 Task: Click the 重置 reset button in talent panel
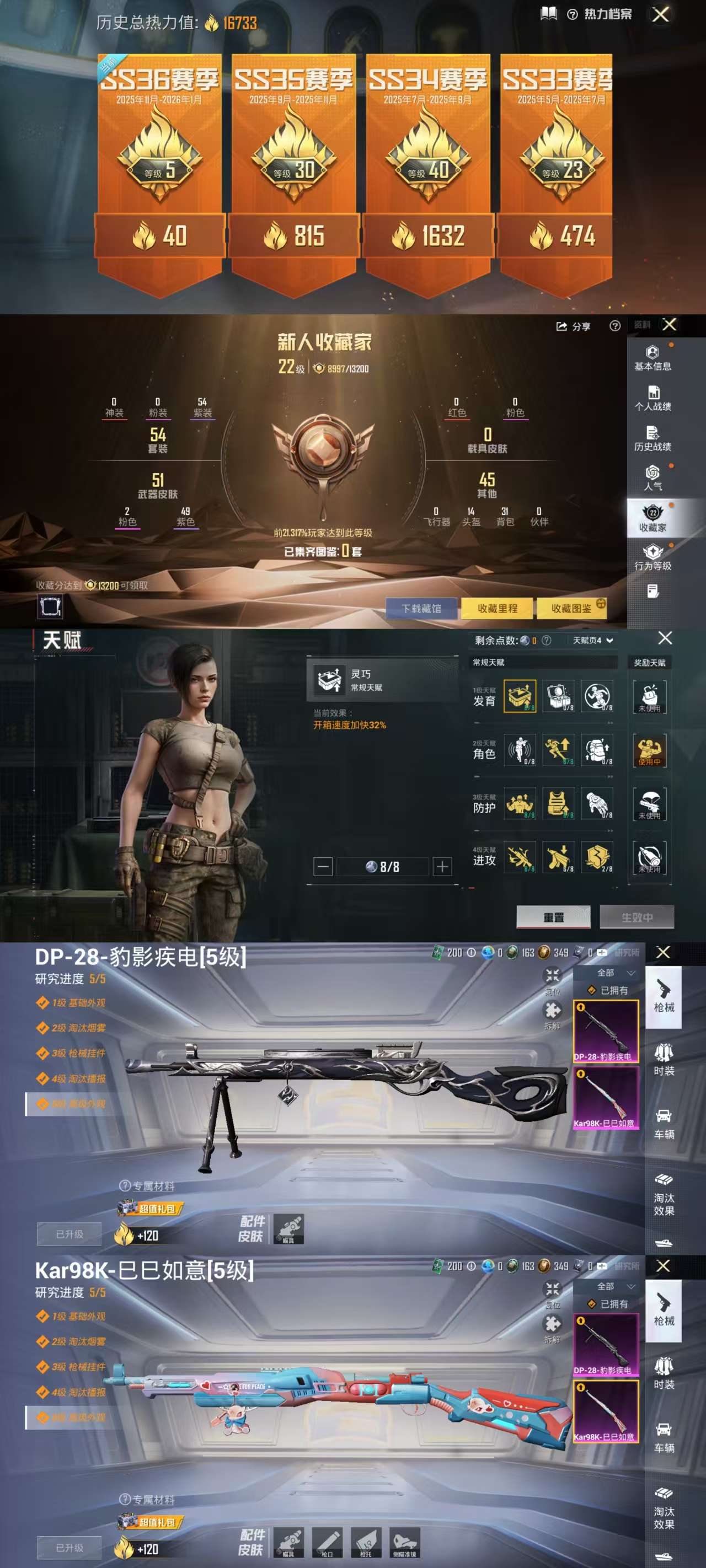coord(553,917)
